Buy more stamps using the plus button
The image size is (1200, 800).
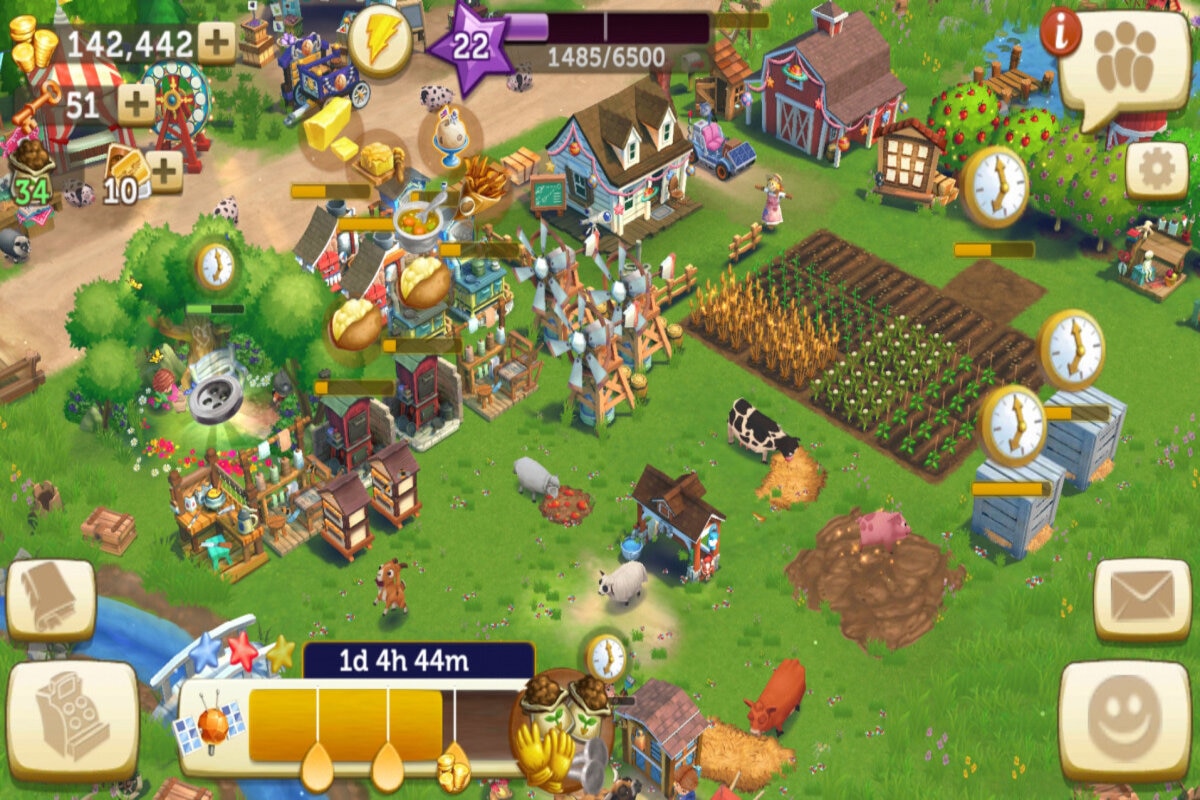[x=165, y=171]
